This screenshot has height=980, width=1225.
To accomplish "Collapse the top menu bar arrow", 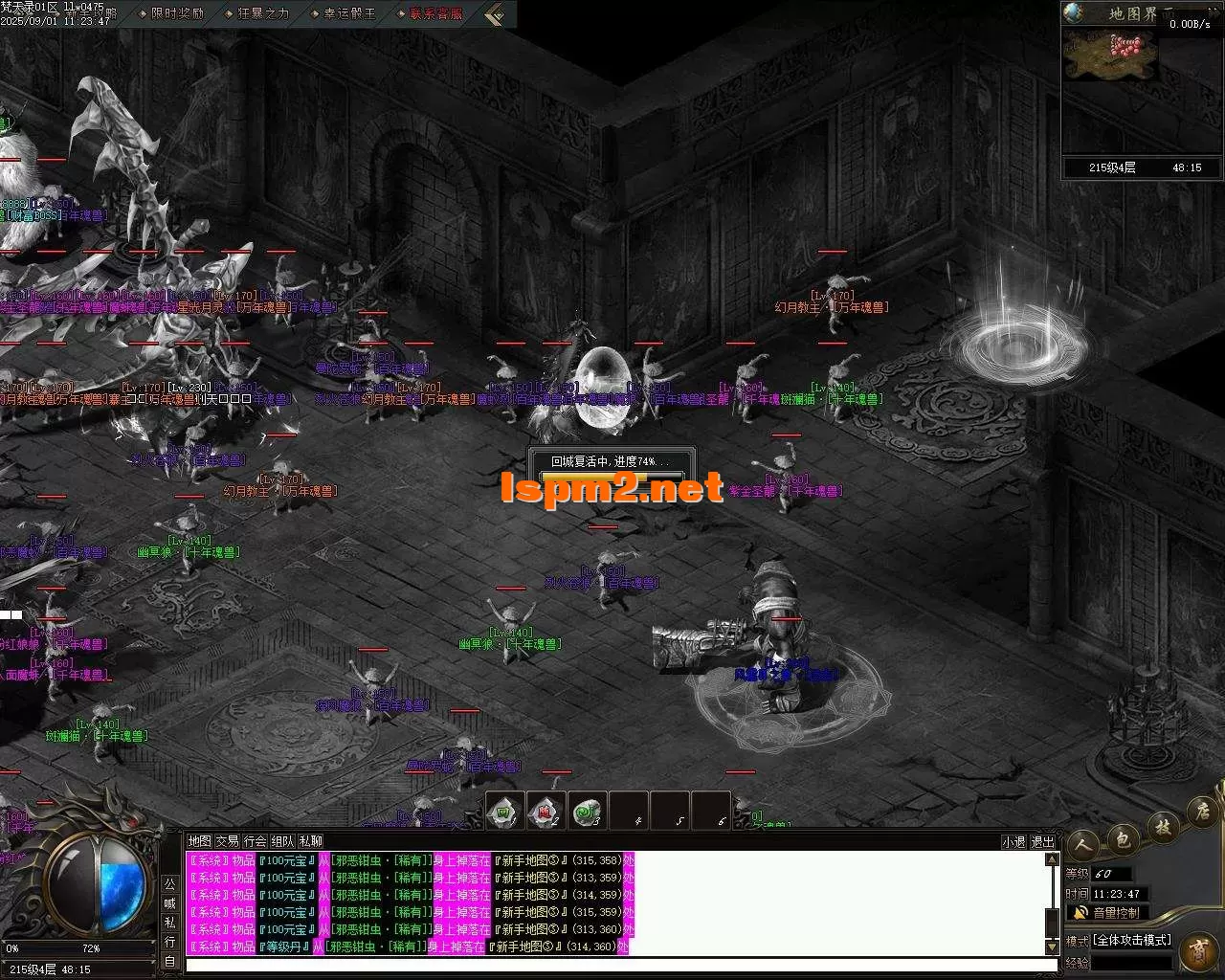I will click(494, 13).
